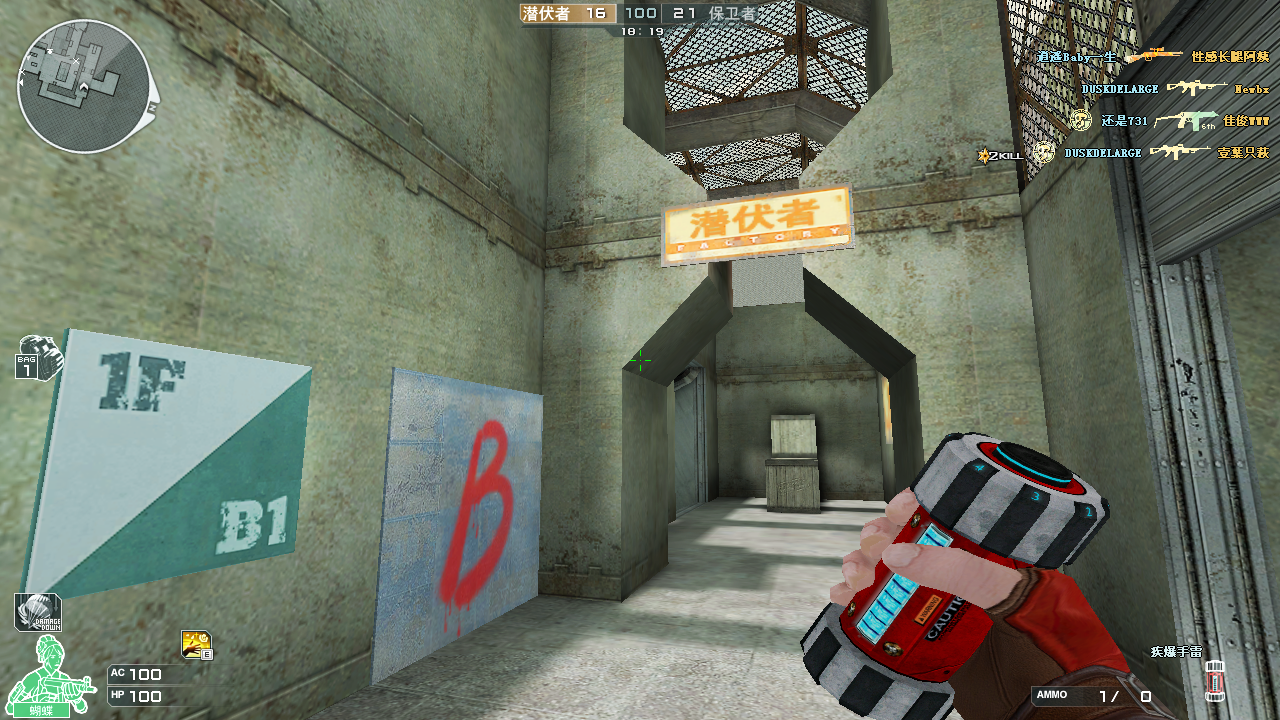Open the BAG 1 backpack icon
Viewport: 1280px width, 720px height.
point(35,357)
